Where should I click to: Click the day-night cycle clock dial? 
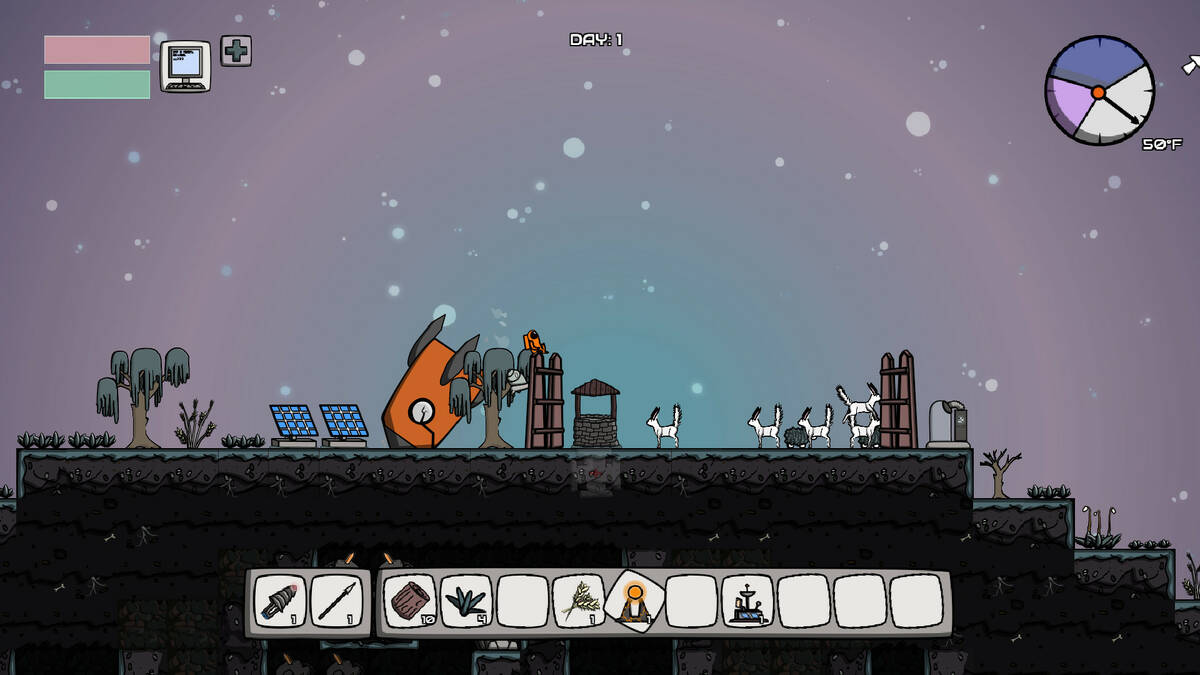pyautogui.click(x=1098, y=91)
